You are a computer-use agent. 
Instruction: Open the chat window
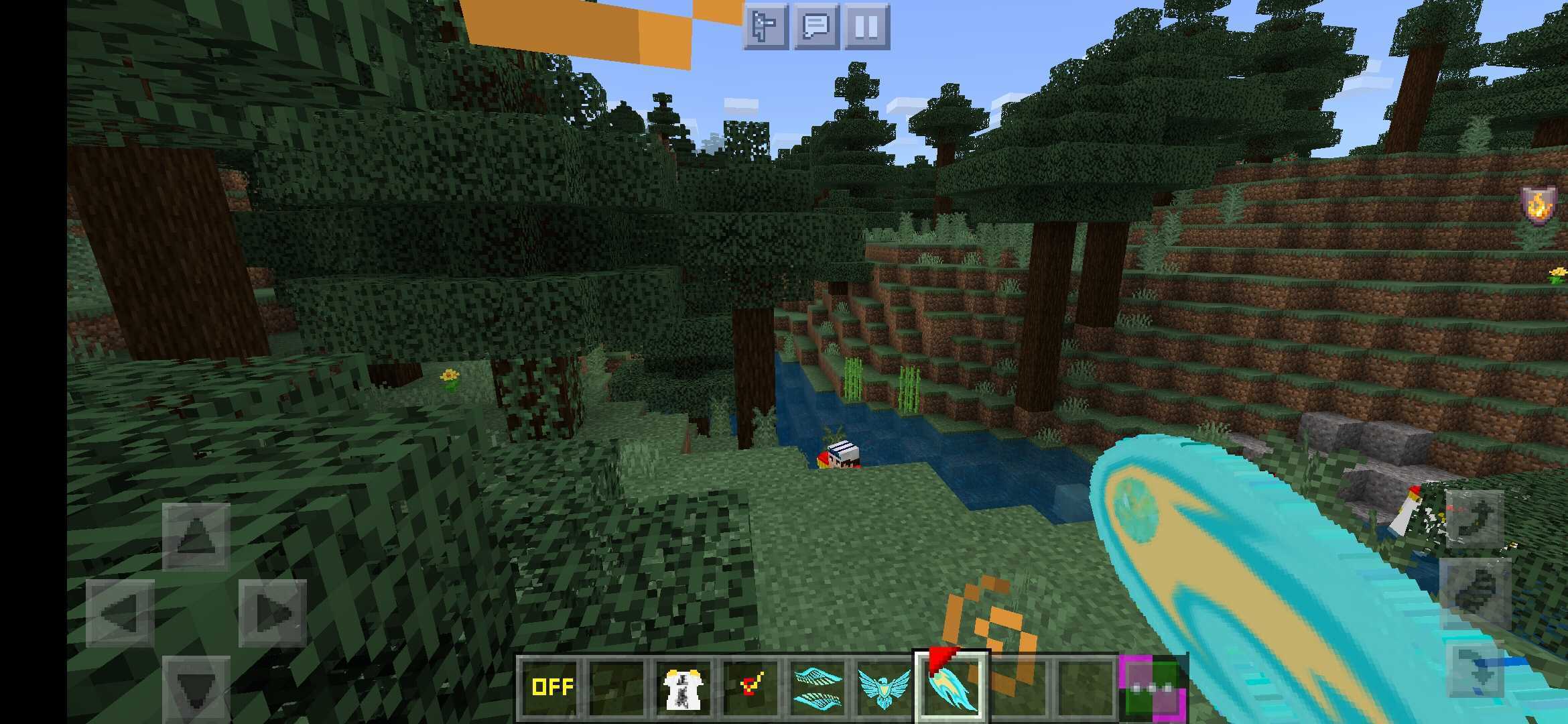coord(816,27)
